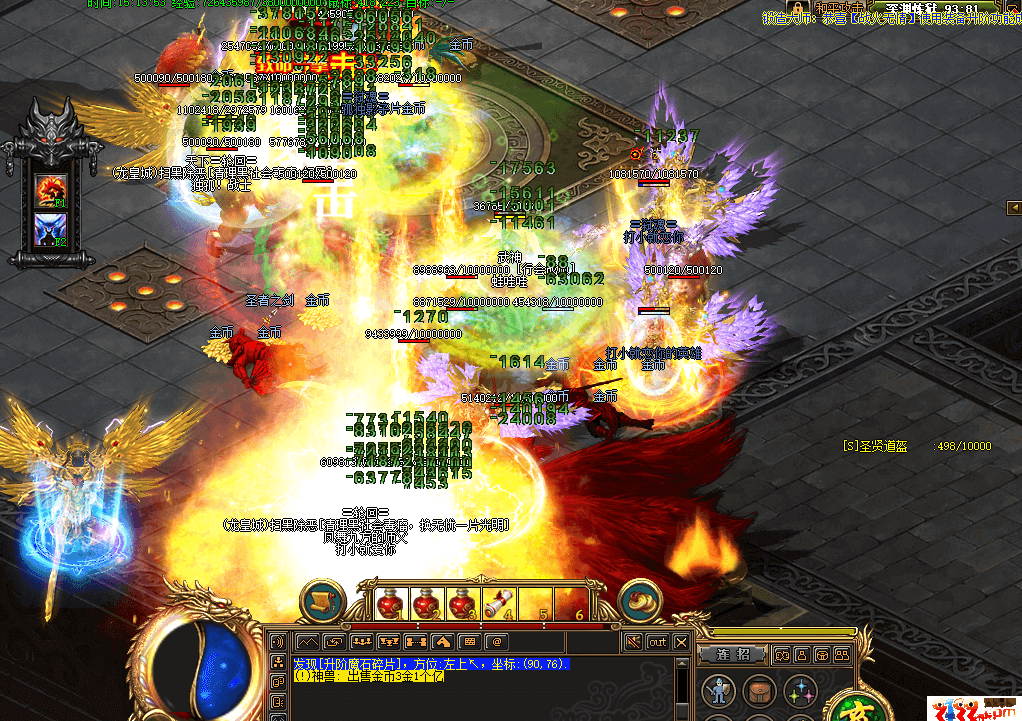Click the chat 'out' button

658,641
